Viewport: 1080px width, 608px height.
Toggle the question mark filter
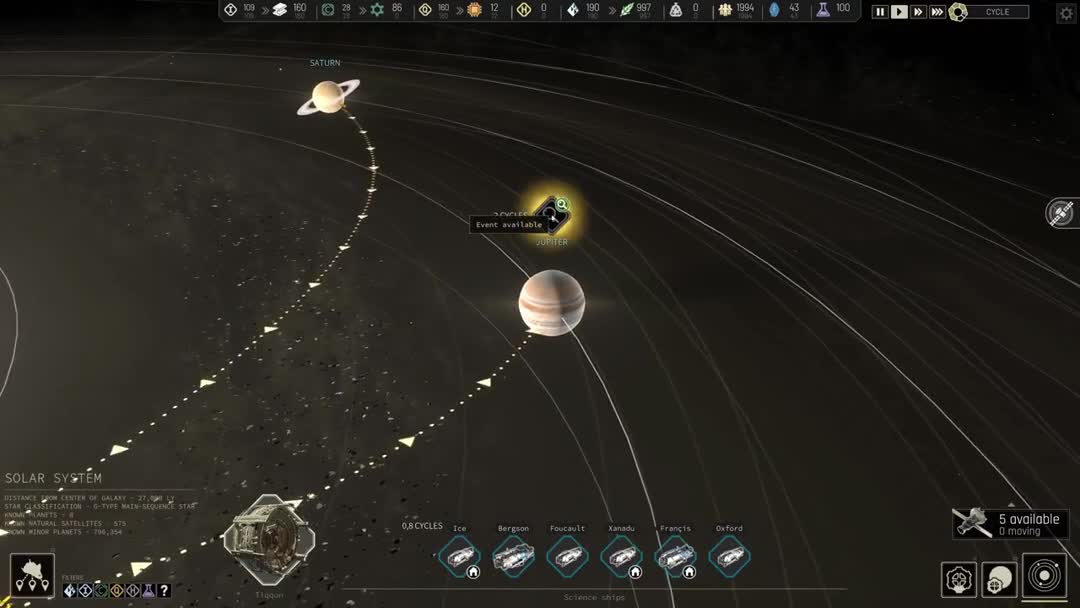pos(164,591)
